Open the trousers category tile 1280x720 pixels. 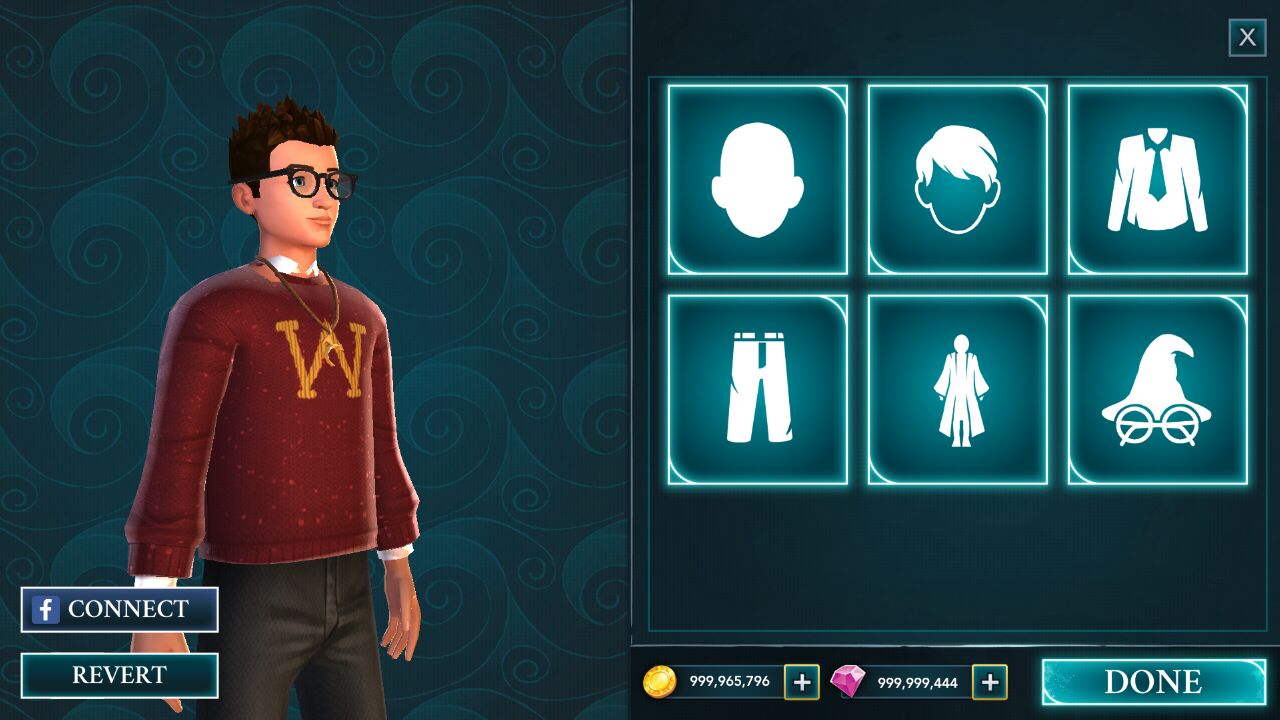pyautogui.click(x=757, y=390)
